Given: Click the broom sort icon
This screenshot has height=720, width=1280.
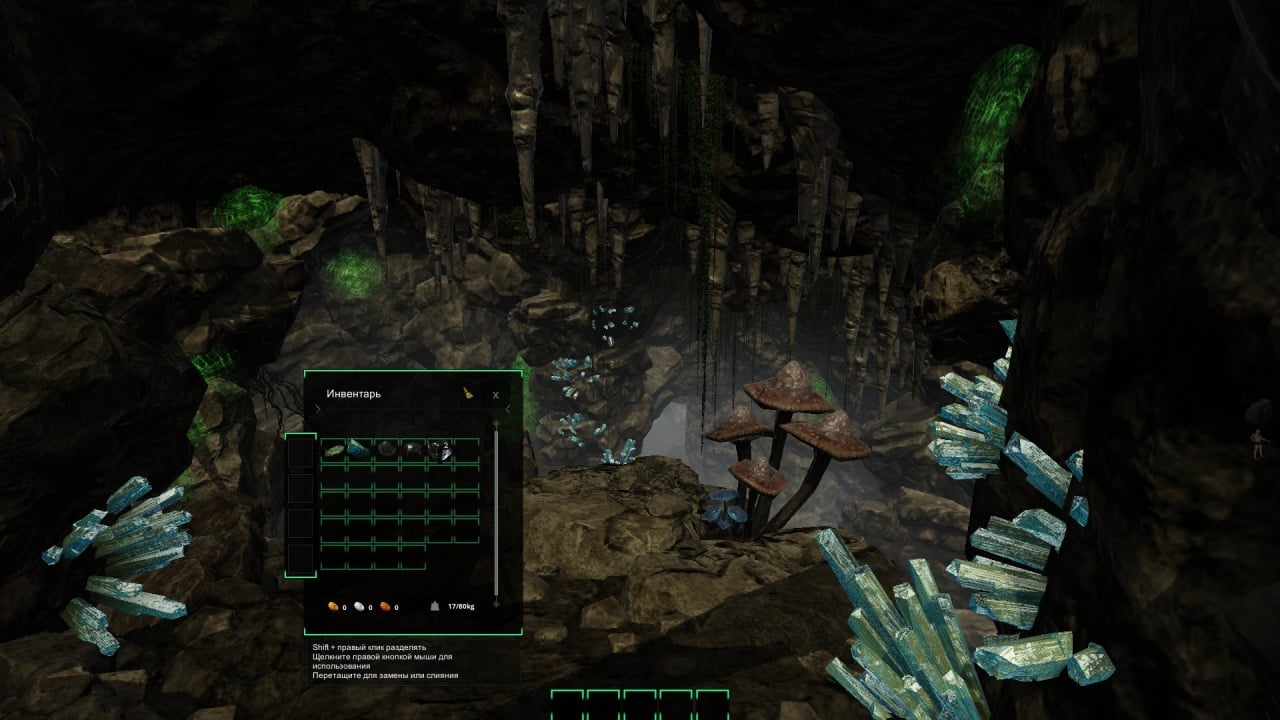Looking at the screenshot, I should pyautogui.click(x=467, y=394).
